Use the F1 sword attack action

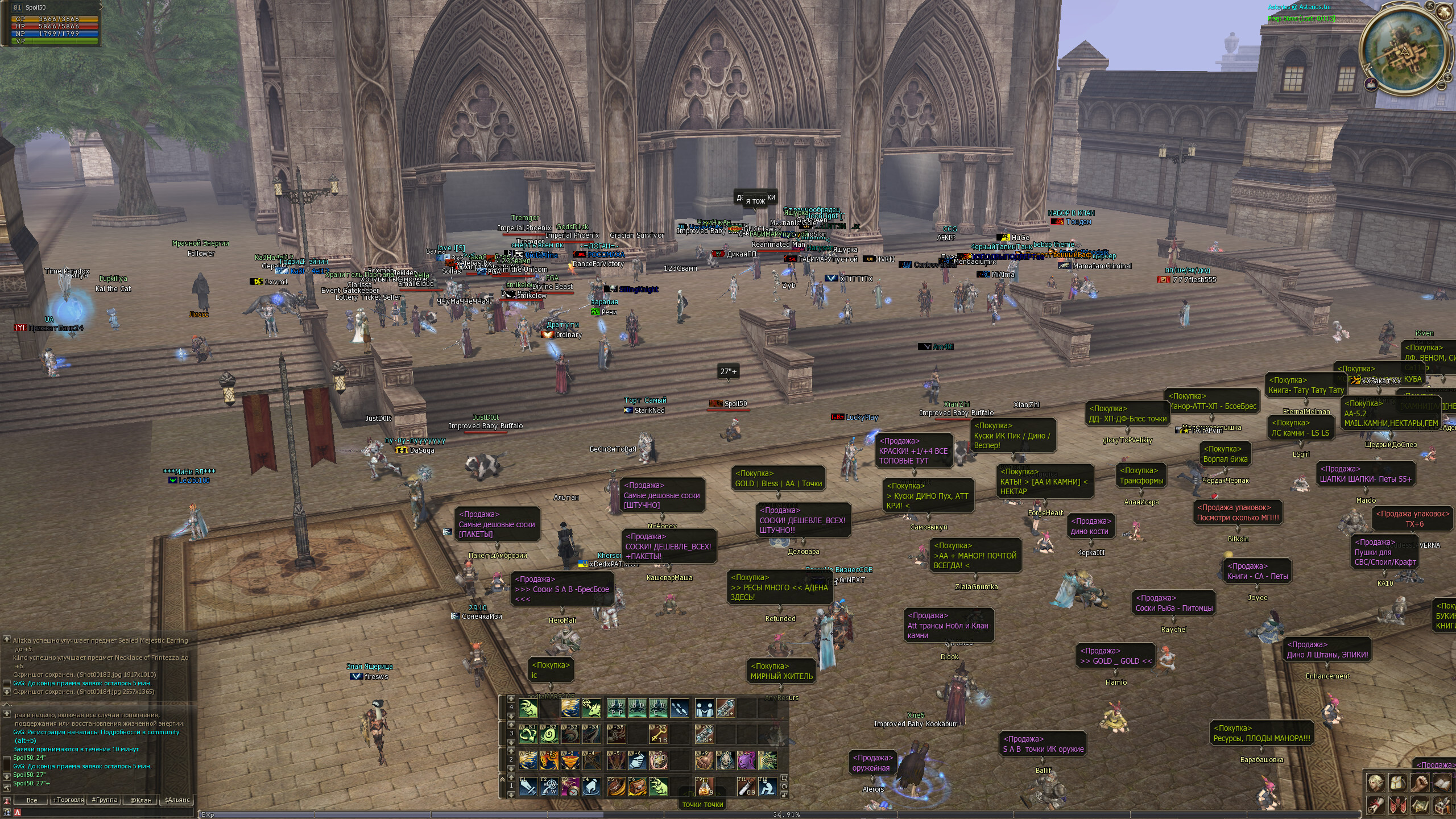click(x=528, y=787)
